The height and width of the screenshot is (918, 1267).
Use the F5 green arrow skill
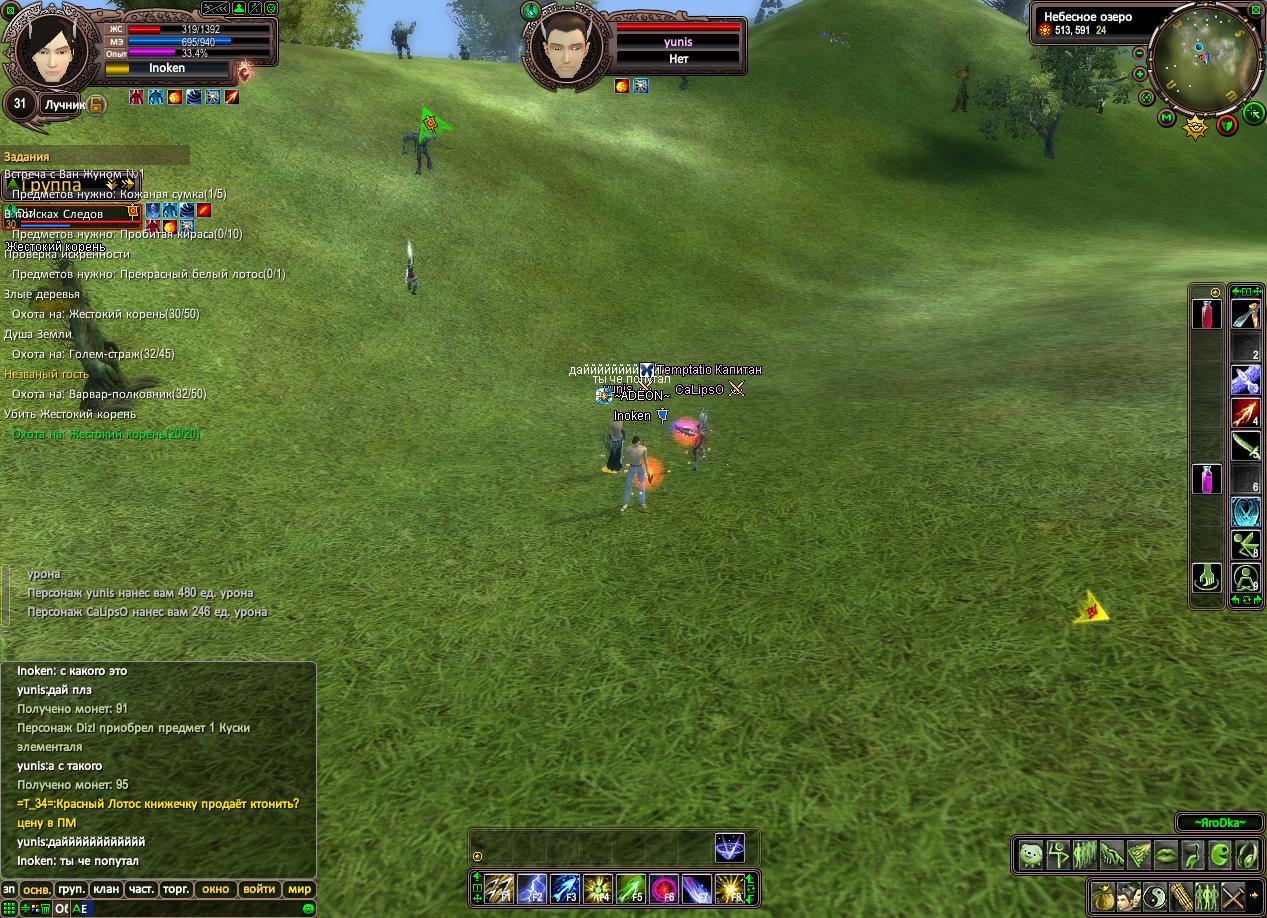[x=630, y=889]
